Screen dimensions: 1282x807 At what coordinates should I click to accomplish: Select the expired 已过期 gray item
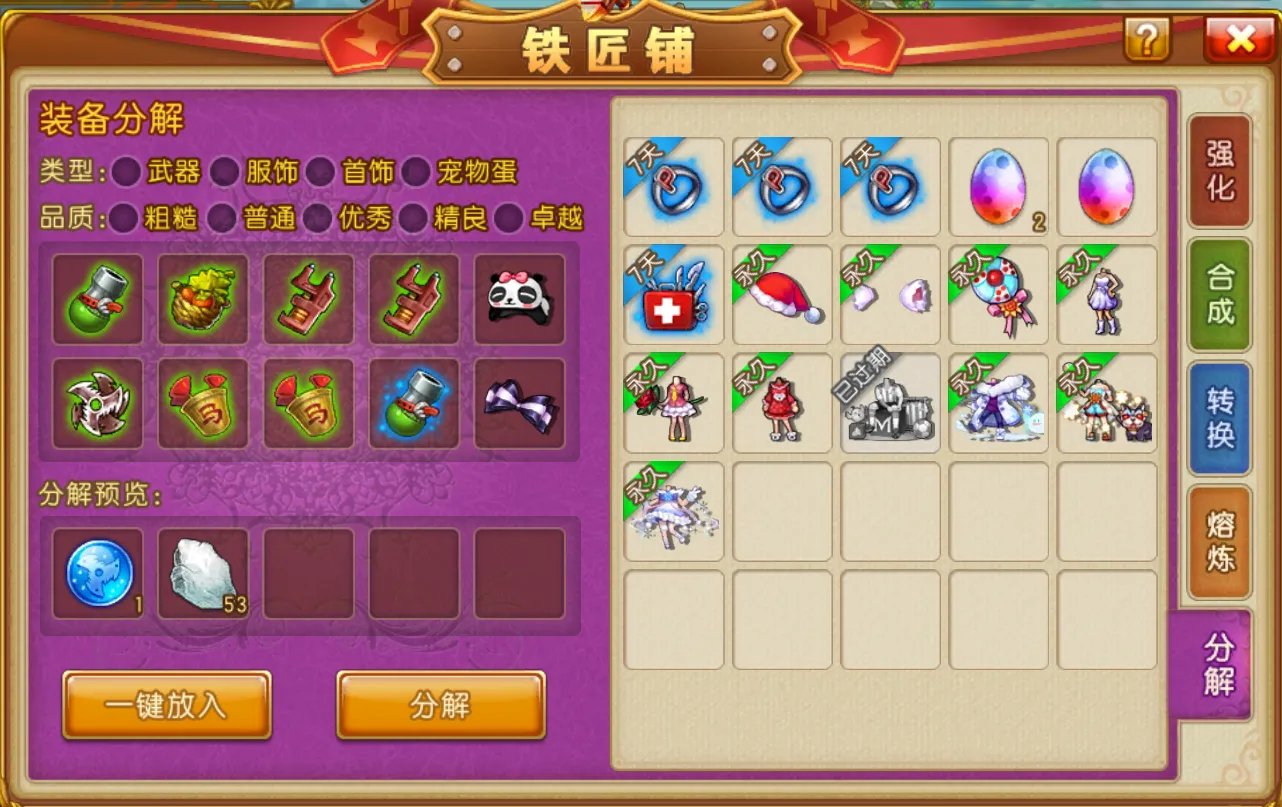889,404
